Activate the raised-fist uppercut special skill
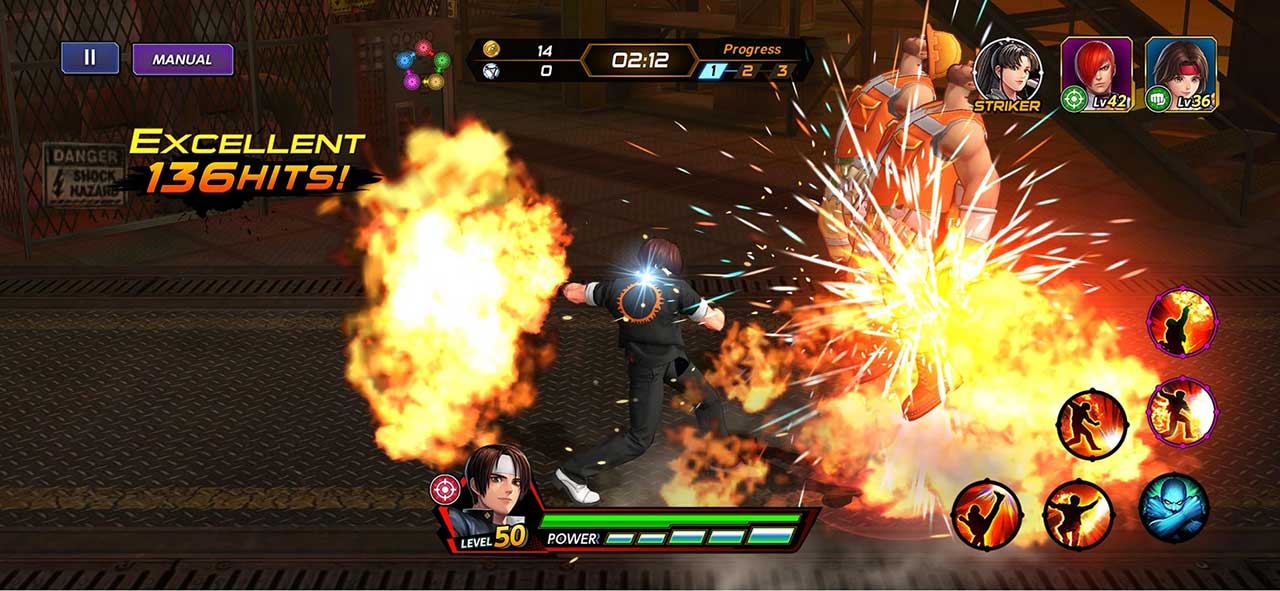The height and width of the screenshot is (591, 1280). coord(1181,322)
